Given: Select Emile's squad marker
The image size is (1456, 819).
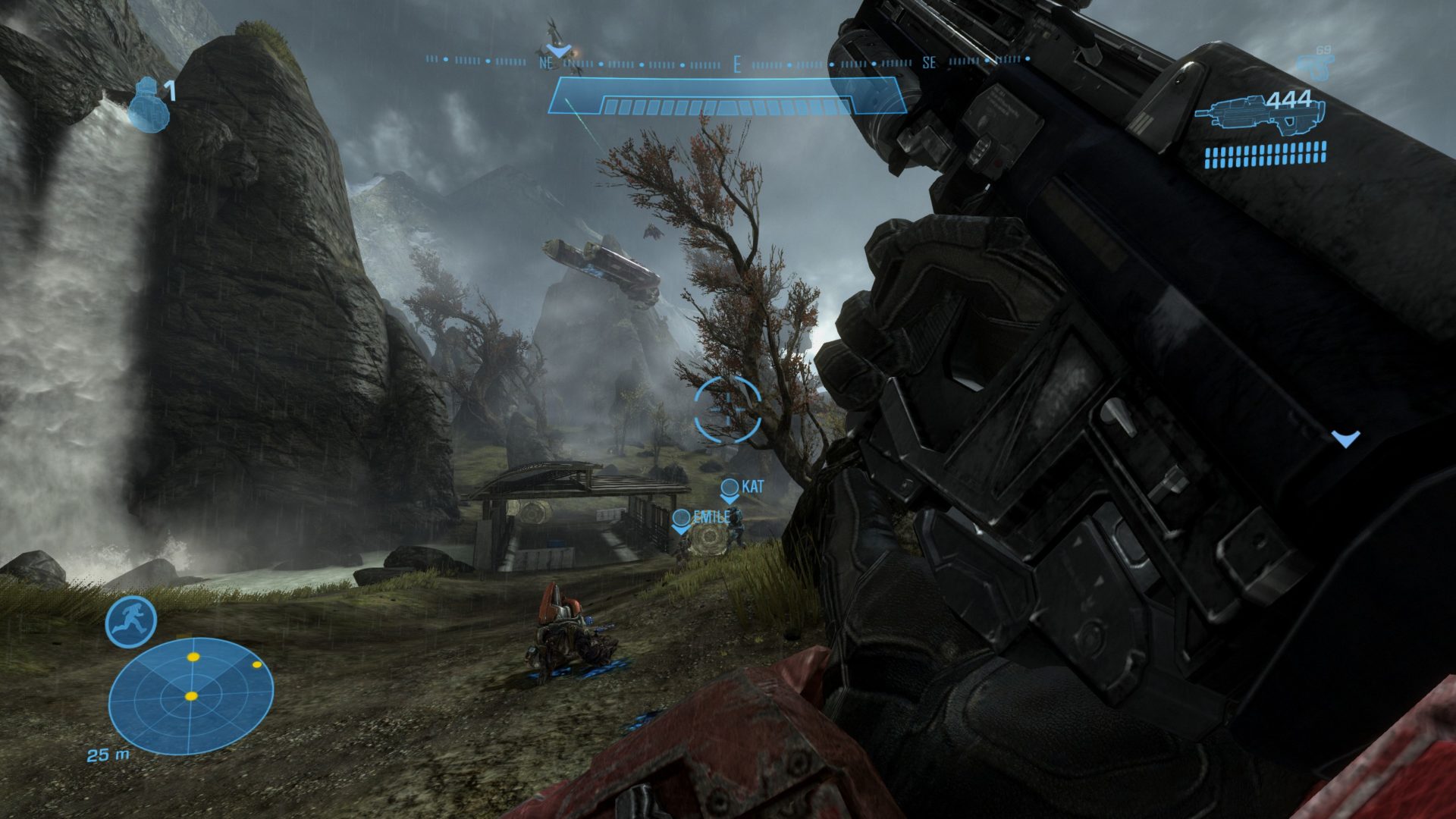Looking at the screenshot, I should pyautogui.click(x=682, y=520).
